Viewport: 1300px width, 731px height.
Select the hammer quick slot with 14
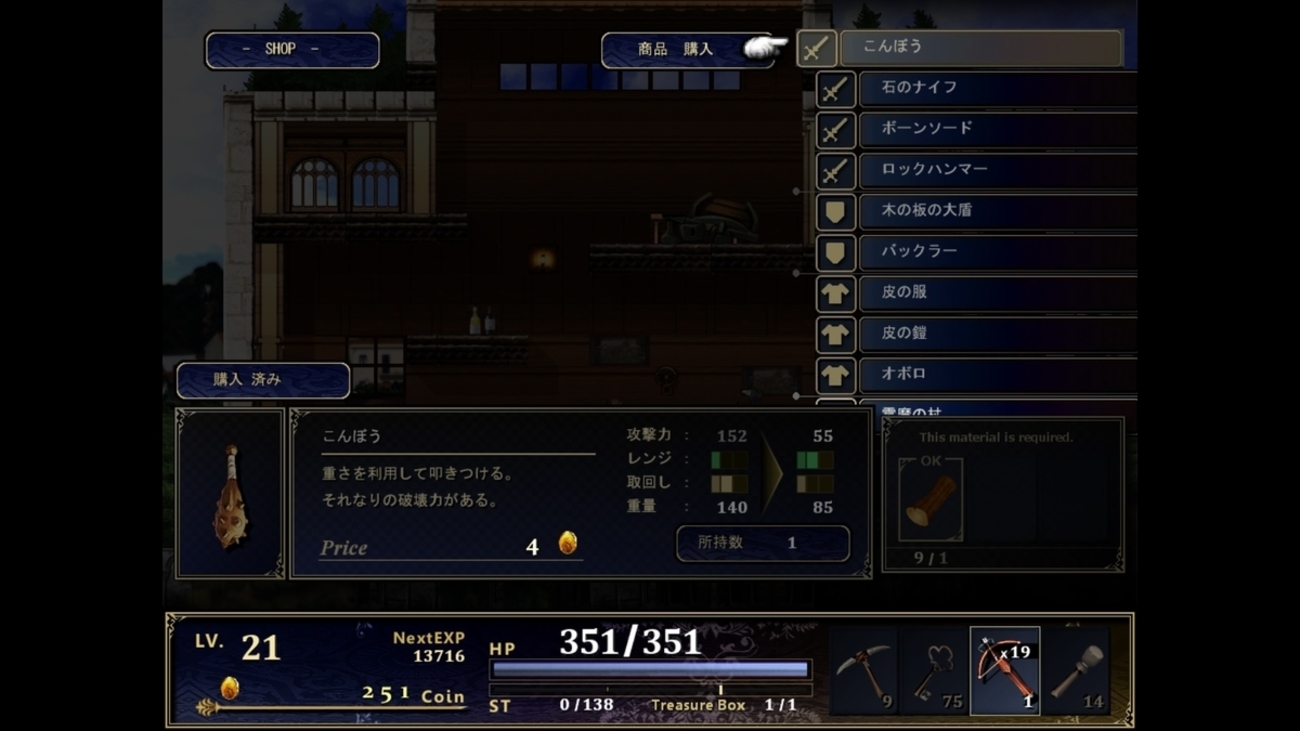(x=1075, y=671)
